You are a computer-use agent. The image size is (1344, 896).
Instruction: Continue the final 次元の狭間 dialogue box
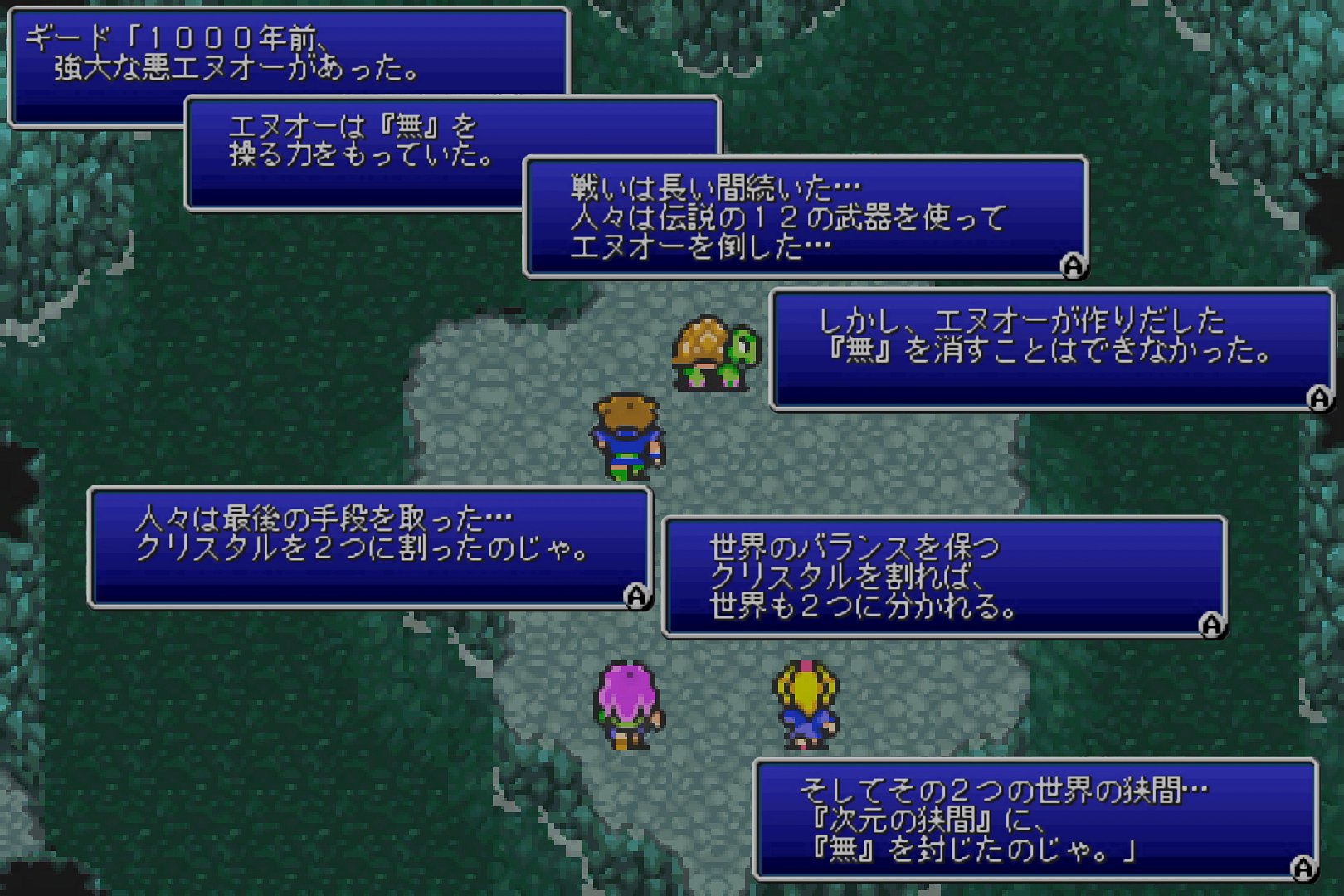click(x=1303, y=868)
